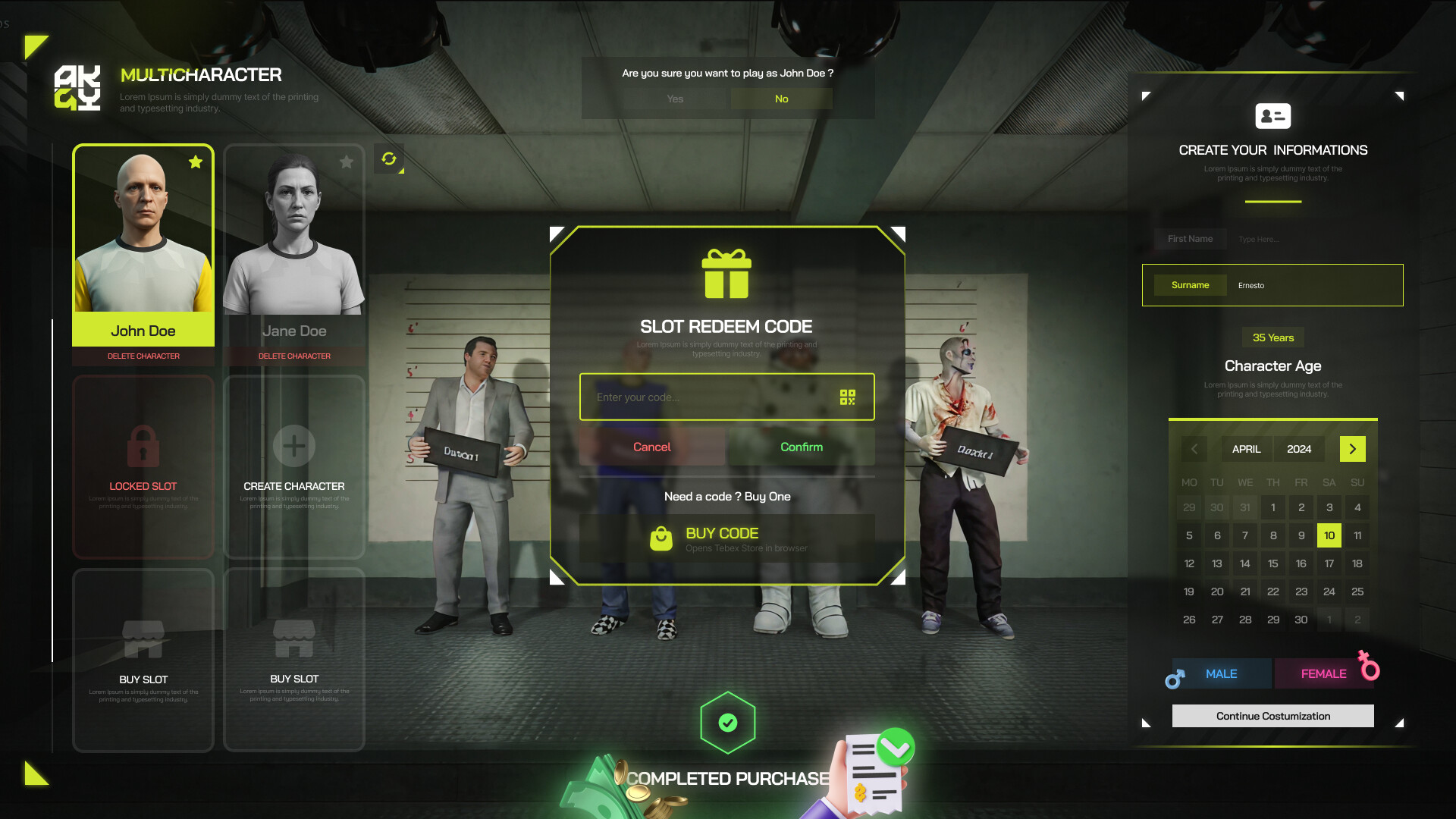
Task: Confirm the slot redeem code
Action: (802, 447)
